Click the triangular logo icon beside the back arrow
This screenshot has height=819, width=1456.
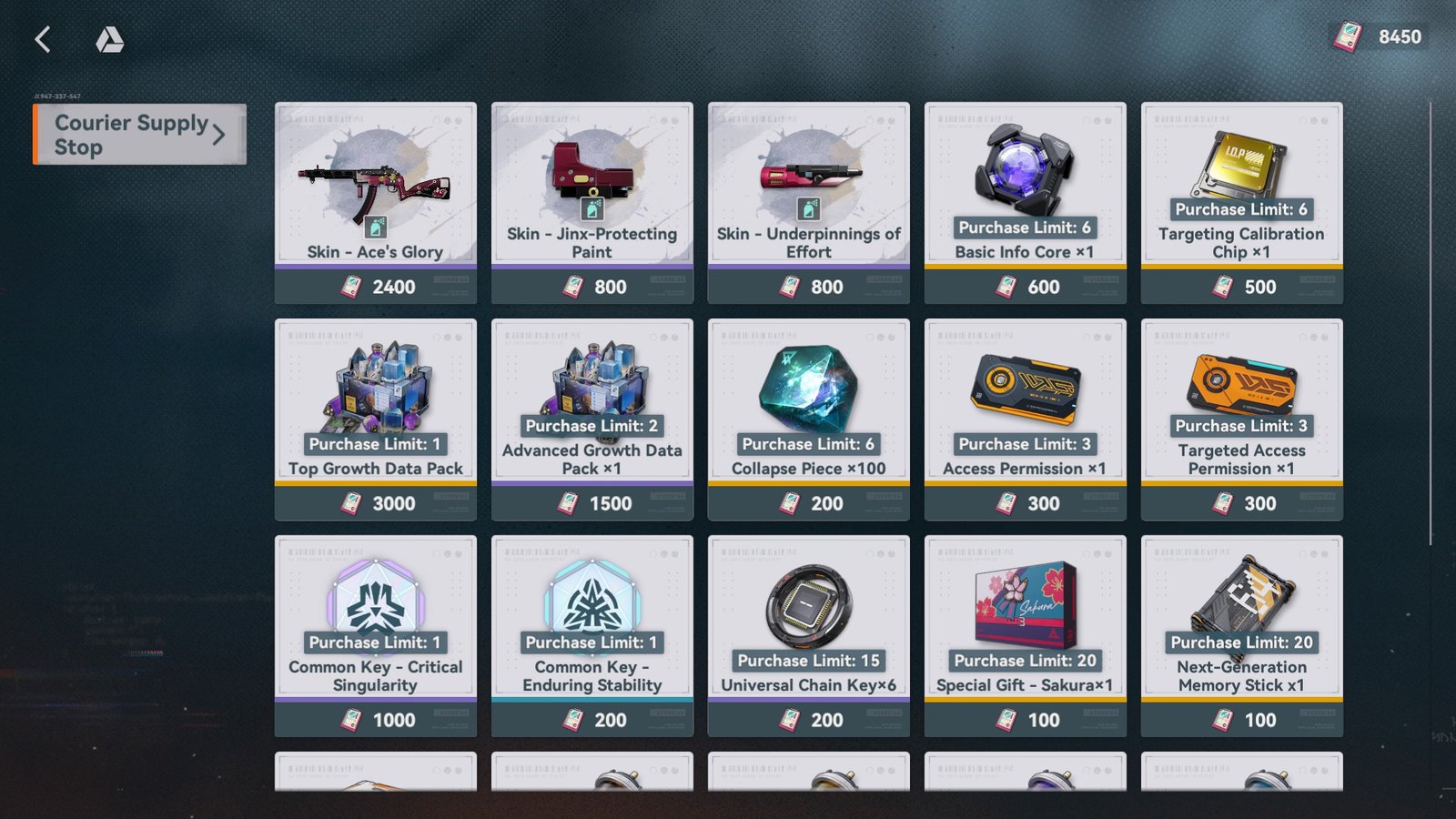[111, 39]
